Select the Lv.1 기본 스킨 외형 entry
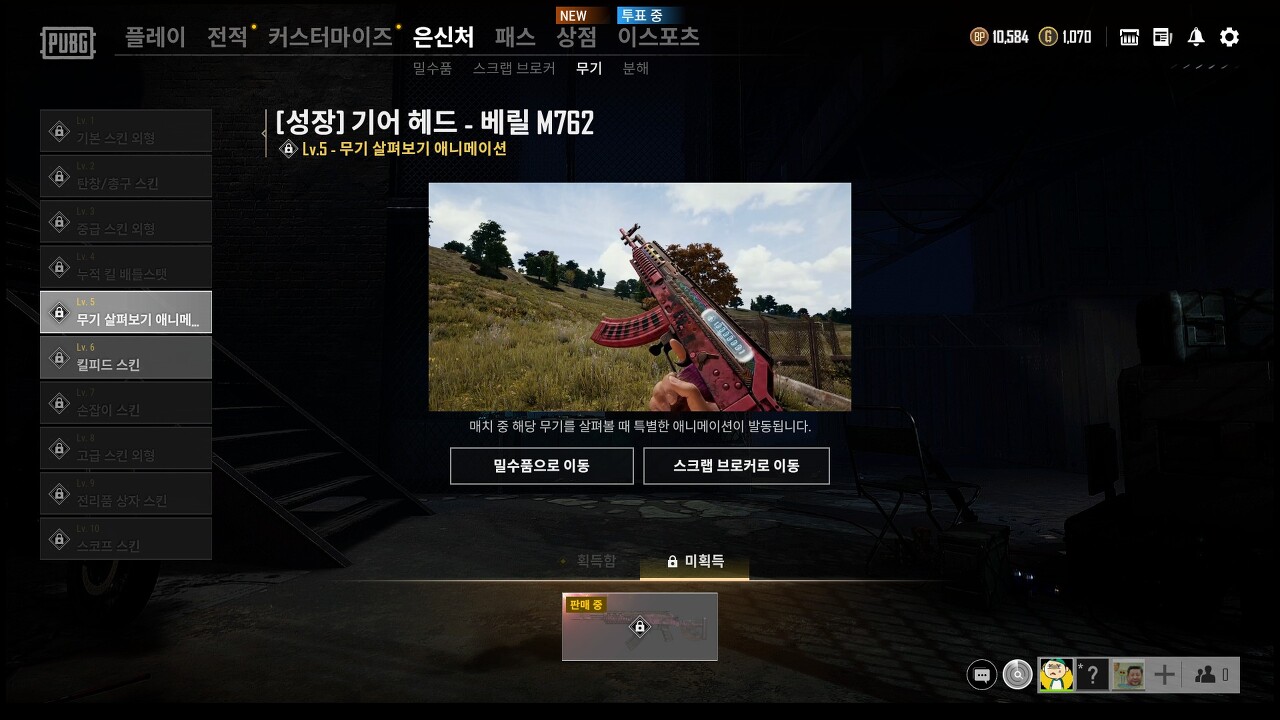Screen dimensions: 1280x720 pyautogui.click(x=126, y=130)
